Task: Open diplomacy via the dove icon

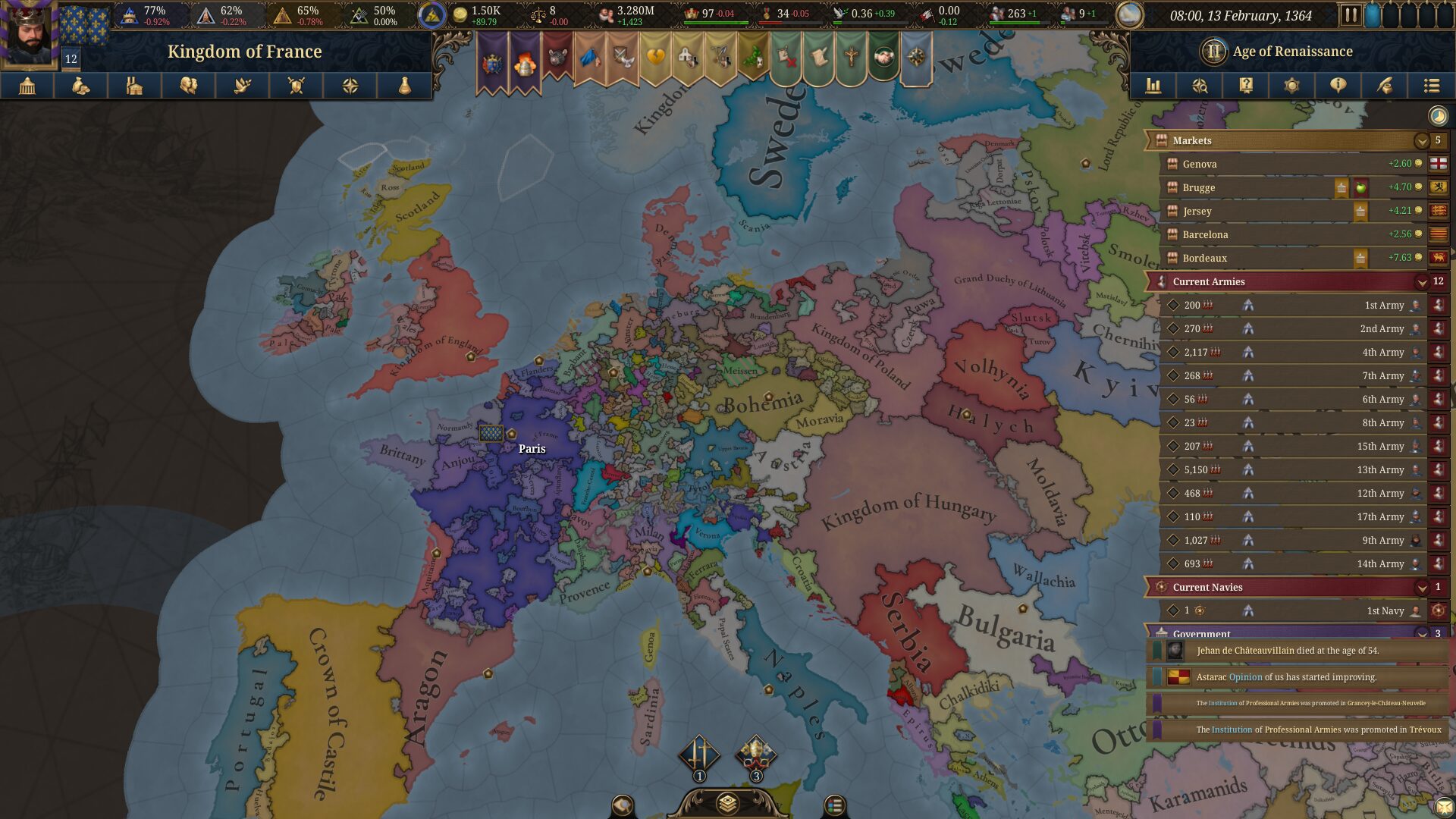Action: click(241, 86)
